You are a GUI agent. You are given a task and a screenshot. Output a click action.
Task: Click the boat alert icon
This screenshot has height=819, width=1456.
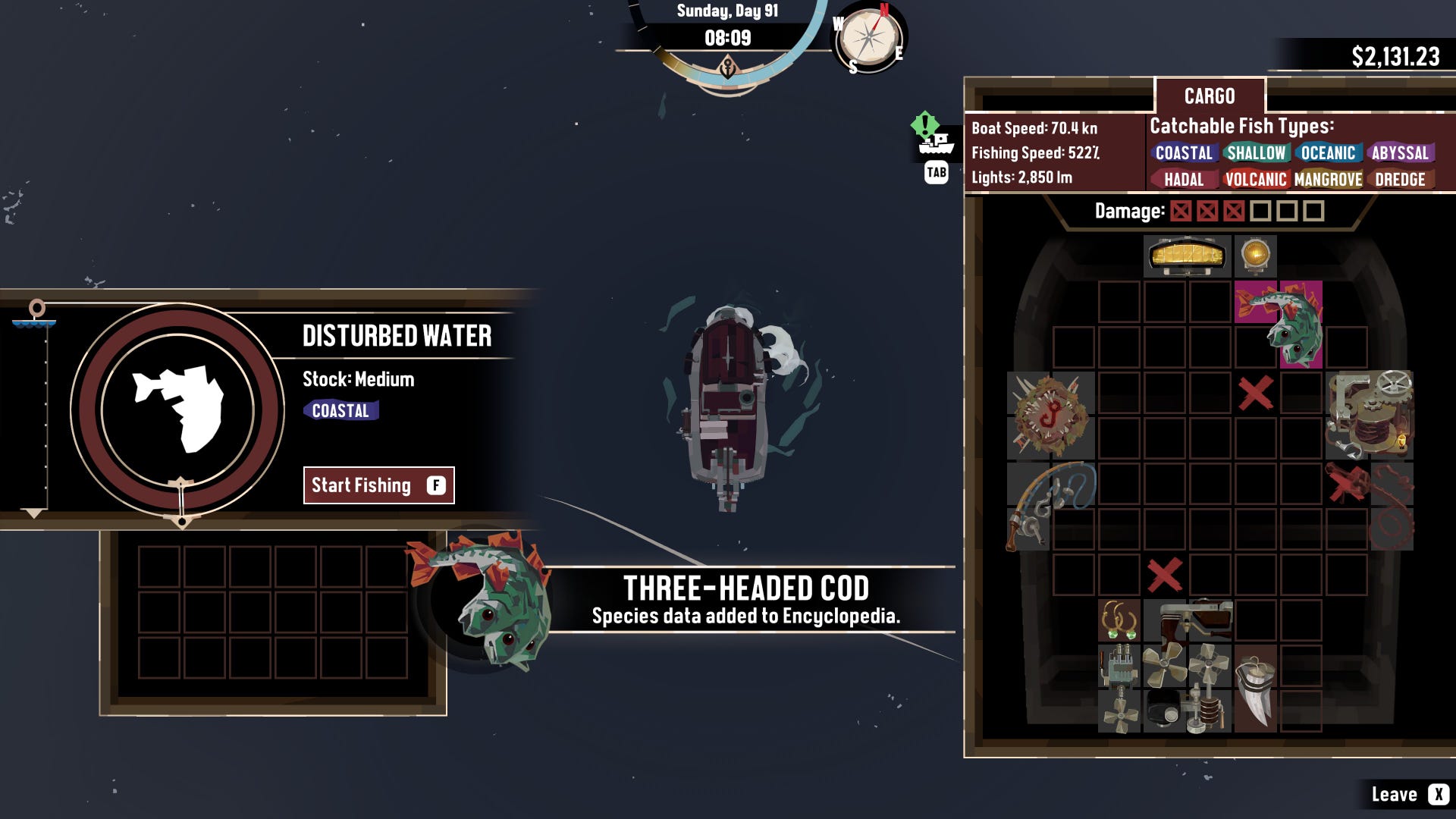(x=932, y=135)
